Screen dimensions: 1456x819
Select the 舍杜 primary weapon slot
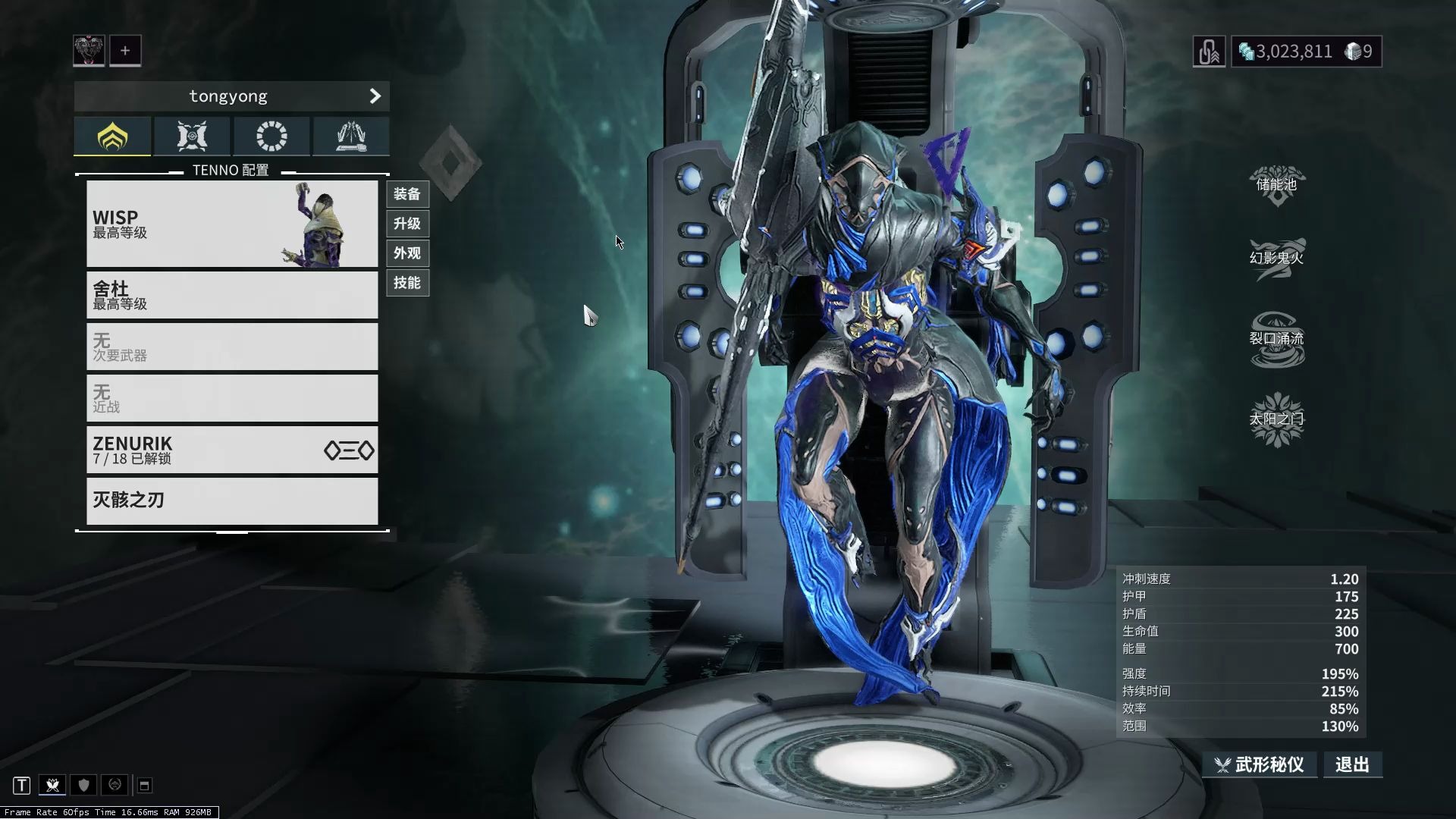[x=232, y=295]
